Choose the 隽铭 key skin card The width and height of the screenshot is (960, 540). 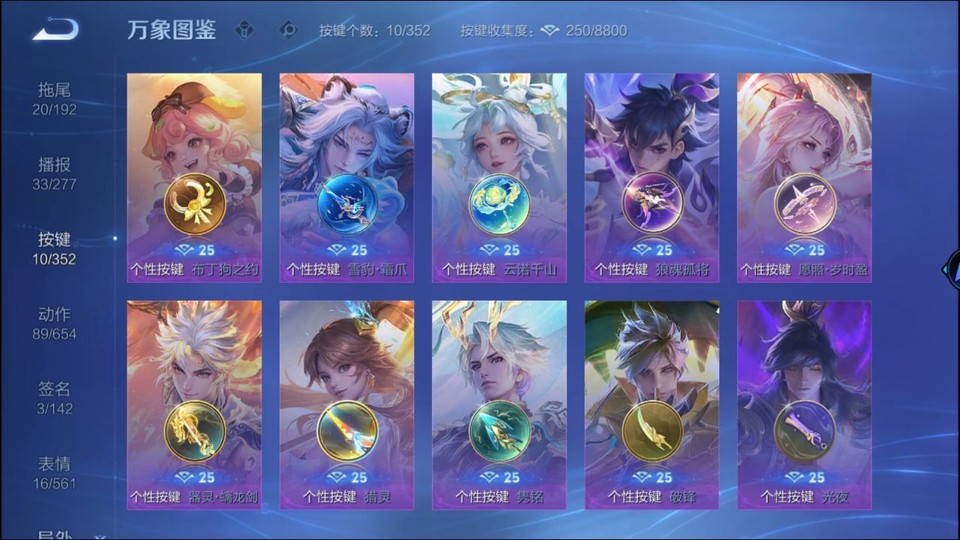point(499,404)
